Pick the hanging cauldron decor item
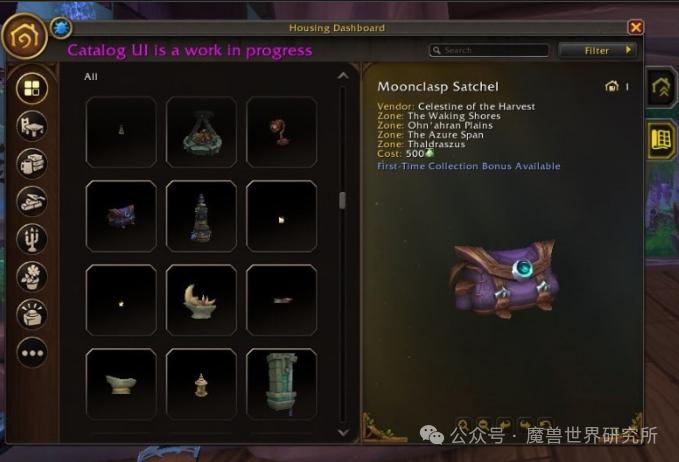Screen dimensions: 679x462 point(201,132)
